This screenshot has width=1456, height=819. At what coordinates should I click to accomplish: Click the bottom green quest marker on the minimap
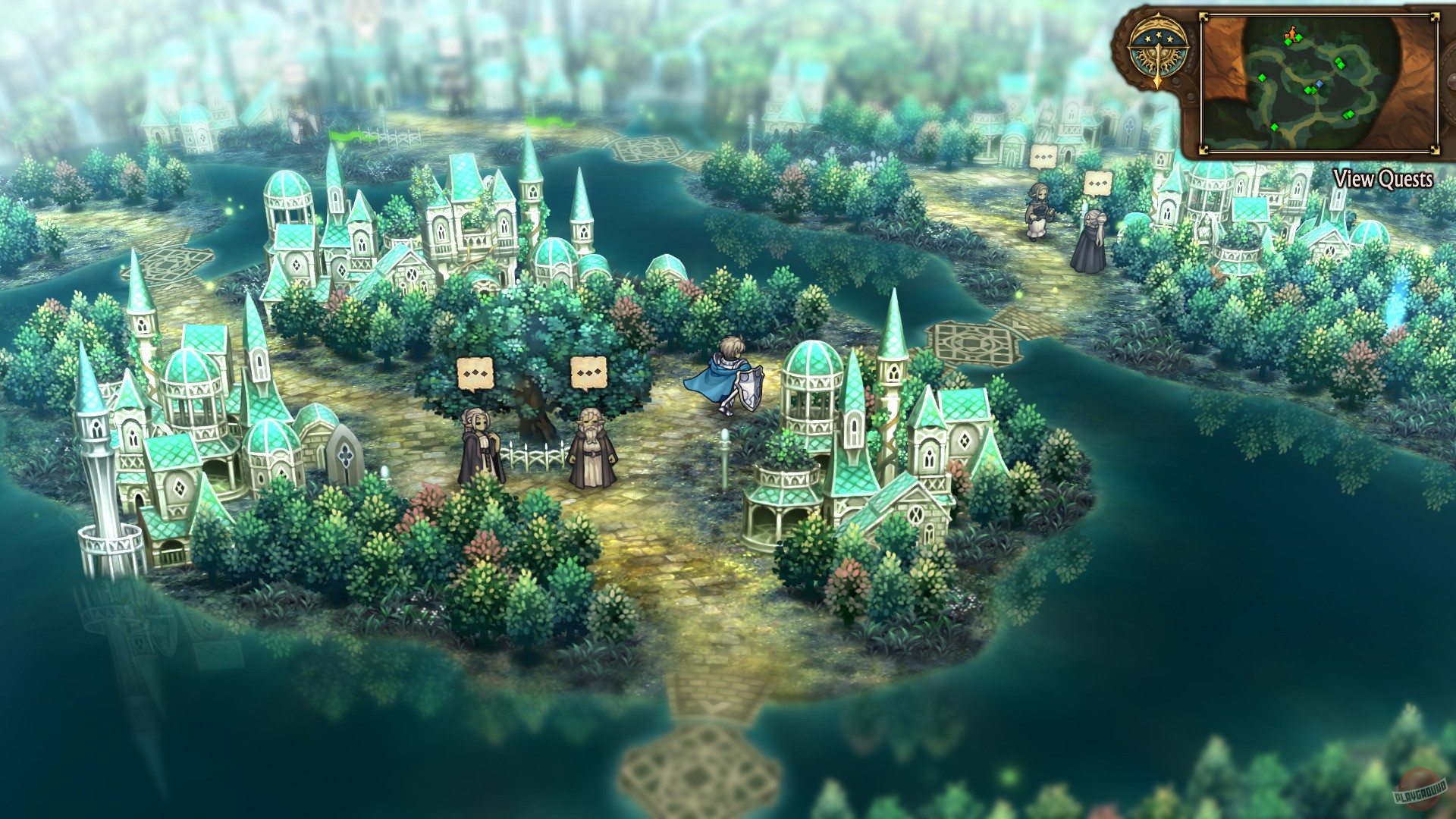(x=1274, y=127)
